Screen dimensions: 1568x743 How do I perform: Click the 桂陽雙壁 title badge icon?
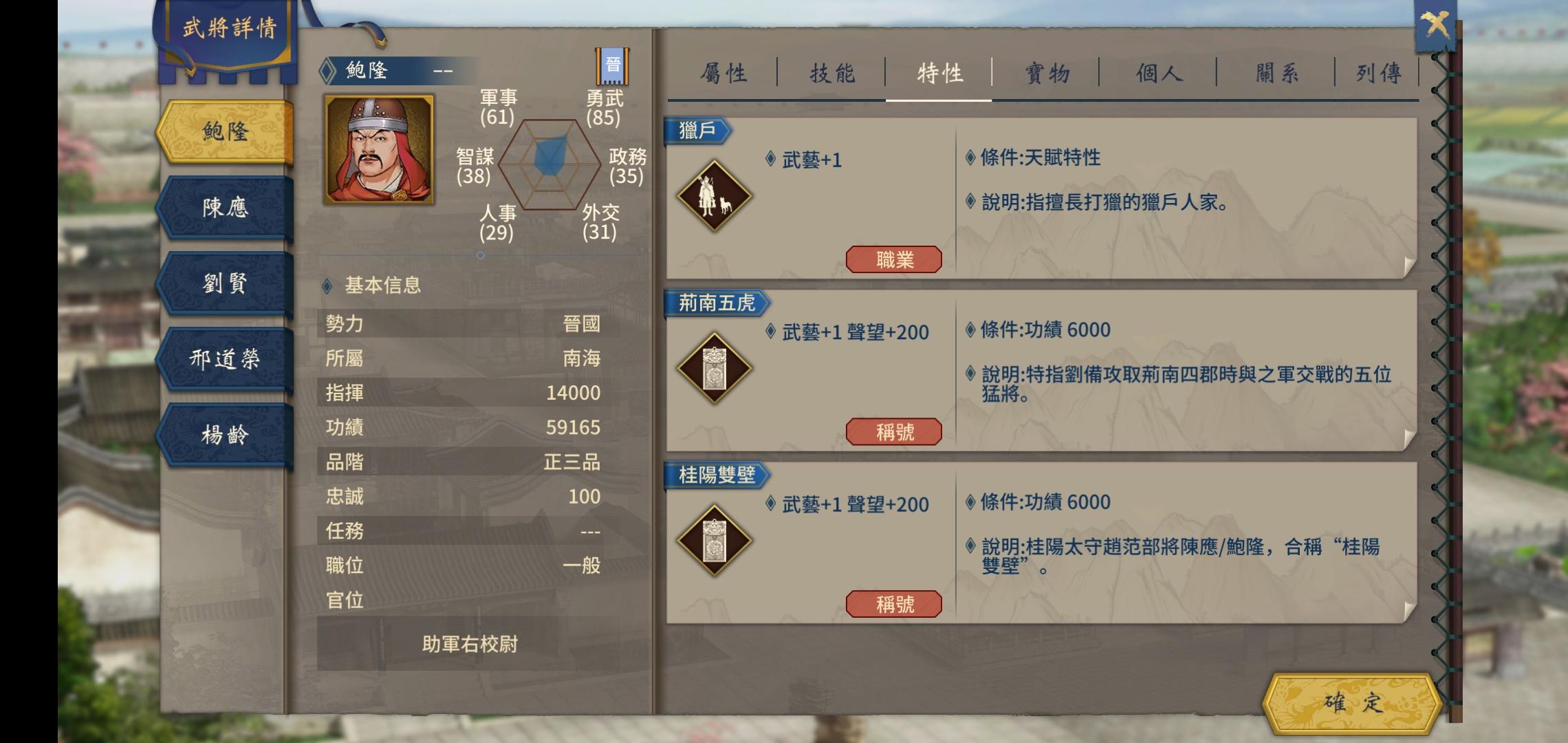tap(714, 539)
